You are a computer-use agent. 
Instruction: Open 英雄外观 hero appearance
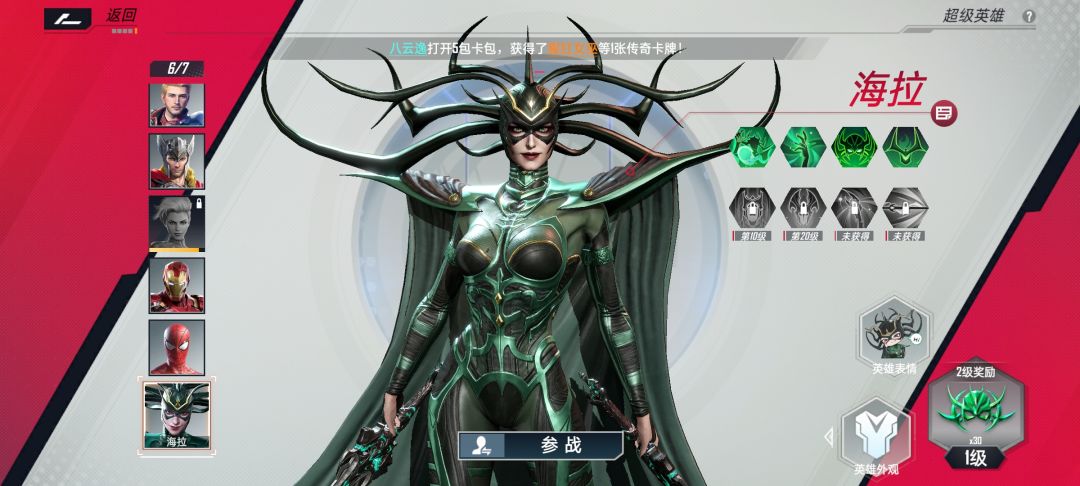875,437
